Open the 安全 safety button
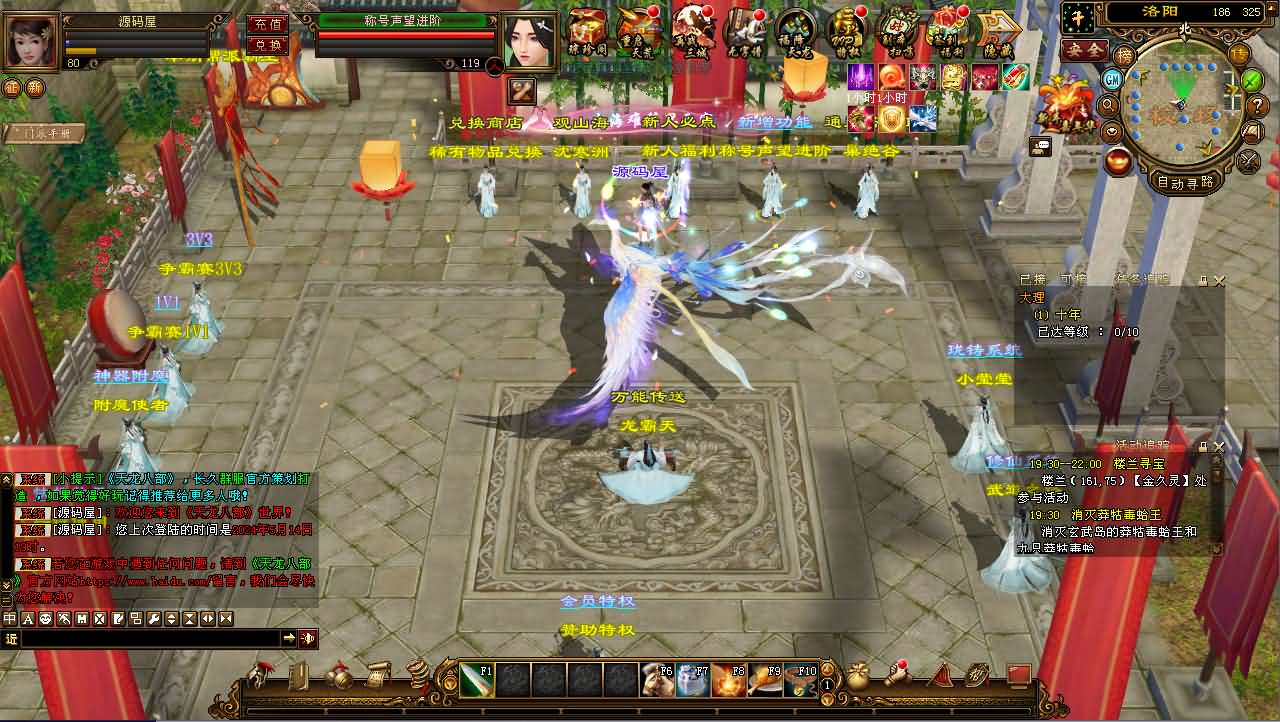The width and height of the screenshot is (1280, 722). 1084,50
